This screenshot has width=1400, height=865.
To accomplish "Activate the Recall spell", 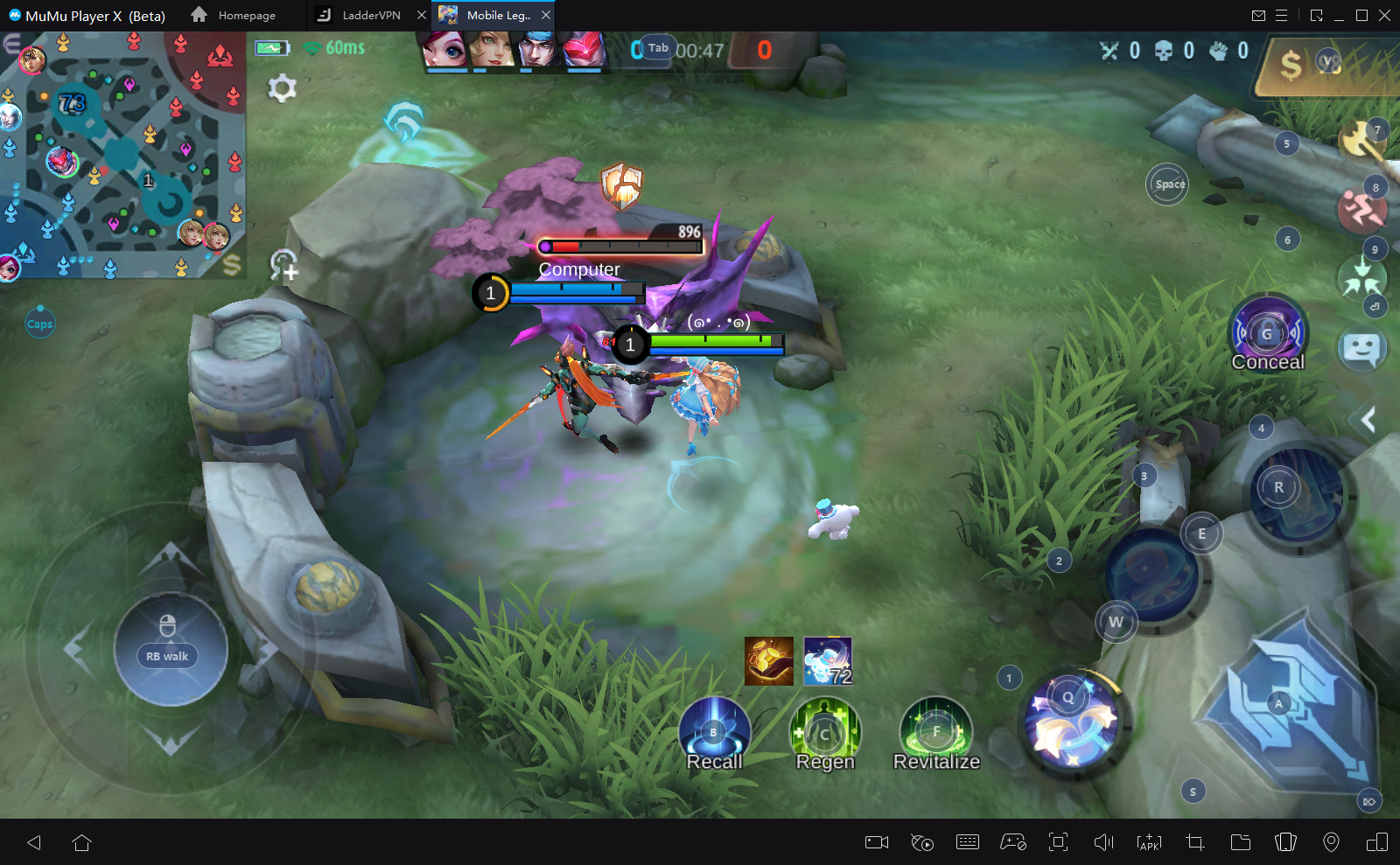I will tap(715, 733).
